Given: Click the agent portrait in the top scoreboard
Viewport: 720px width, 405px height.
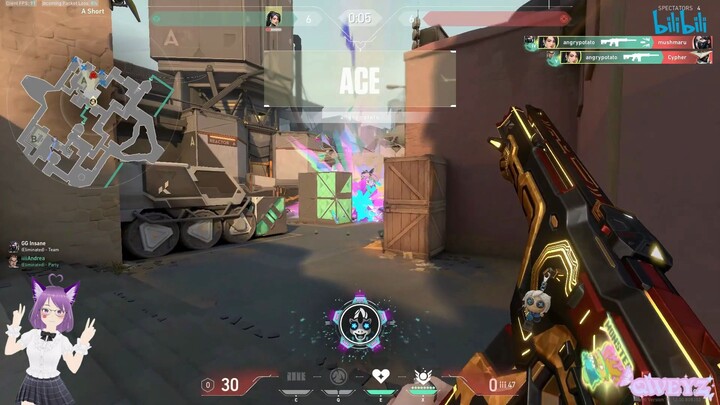Looking at the screenshot, I should pyautogui.click(x=273, y=18).
